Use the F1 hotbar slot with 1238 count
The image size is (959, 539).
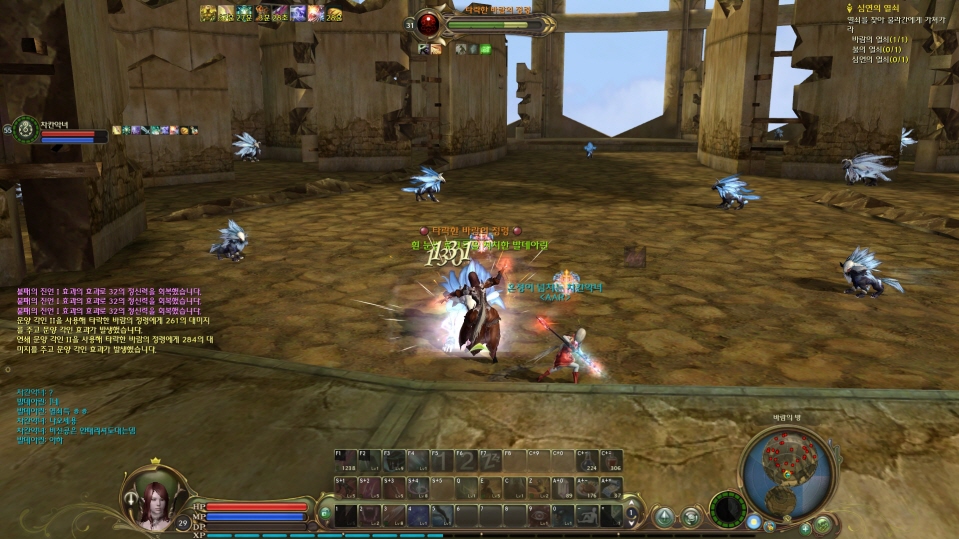(x=345, y=460)
